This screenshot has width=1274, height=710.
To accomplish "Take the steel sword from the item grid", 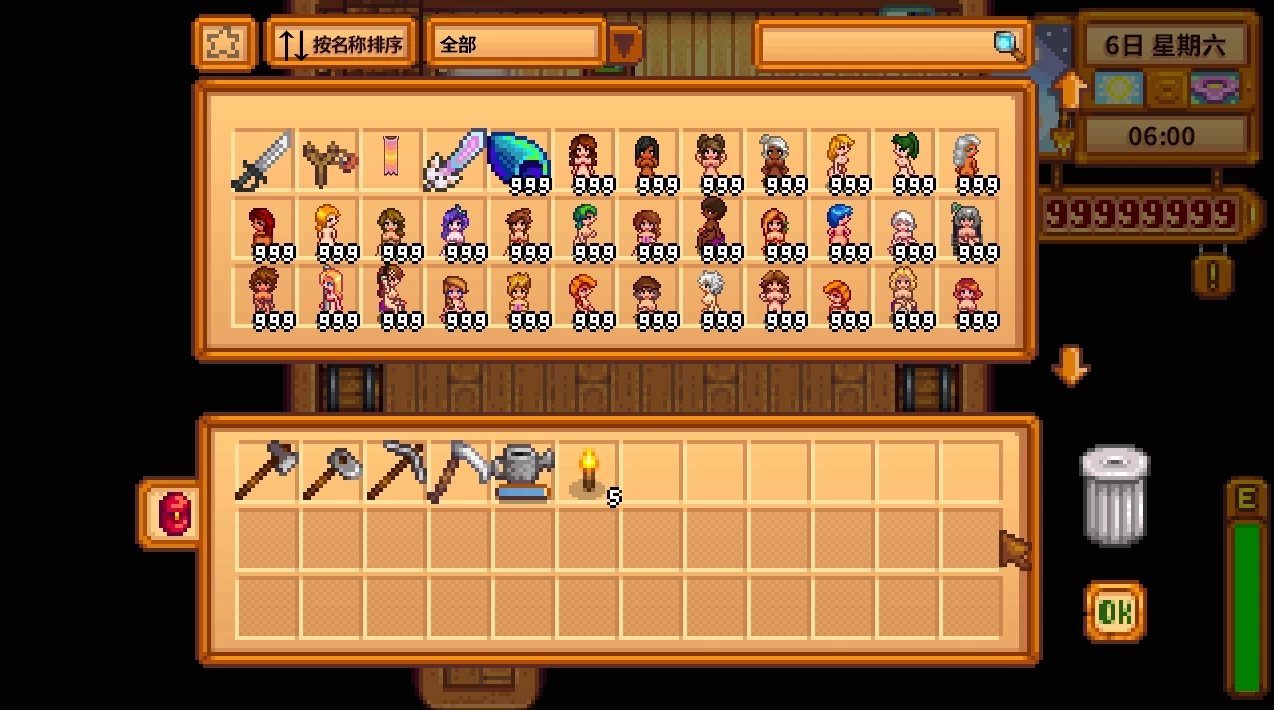I will pos(263,160).
